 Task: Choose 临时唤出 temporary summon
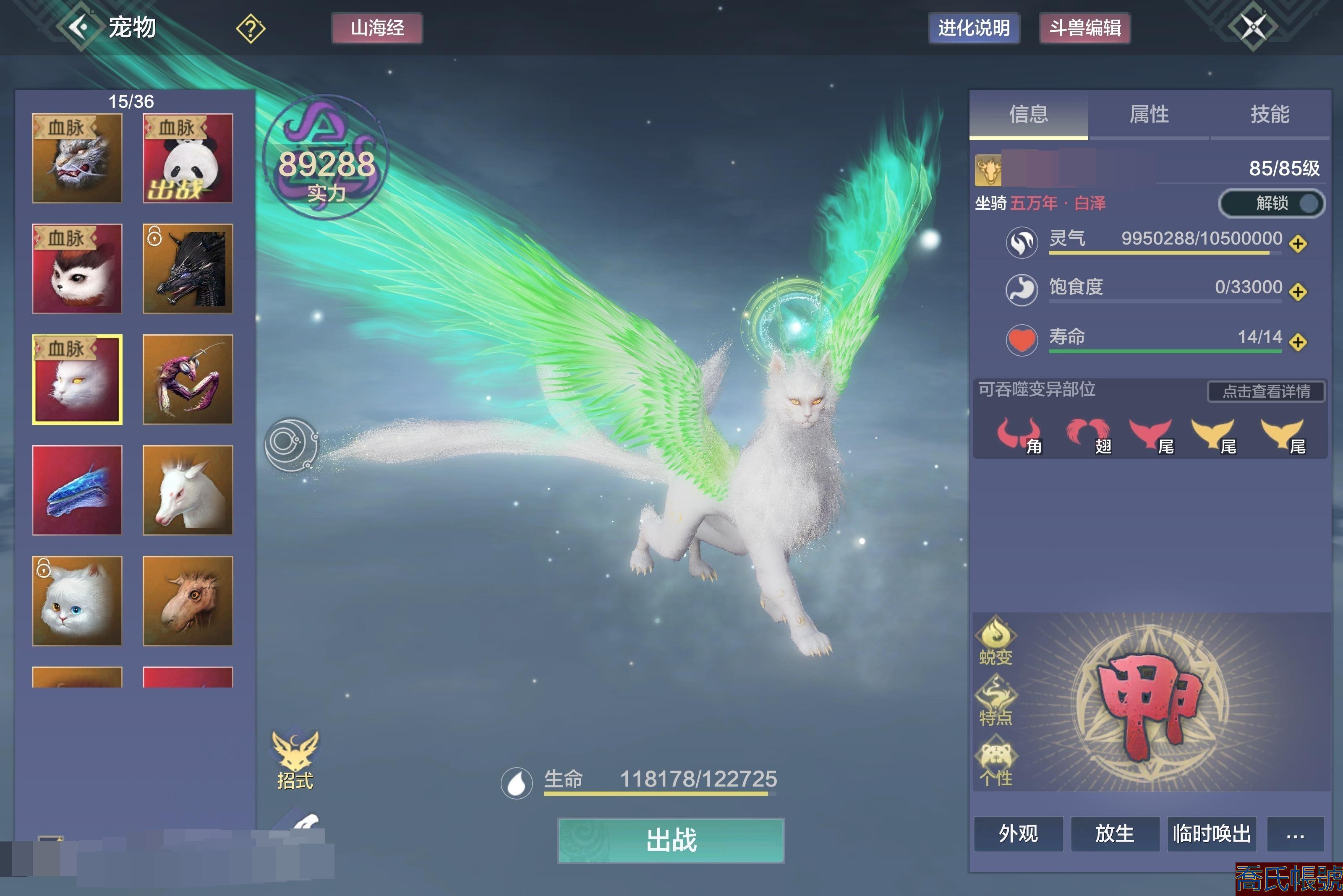click(1212, 834)
